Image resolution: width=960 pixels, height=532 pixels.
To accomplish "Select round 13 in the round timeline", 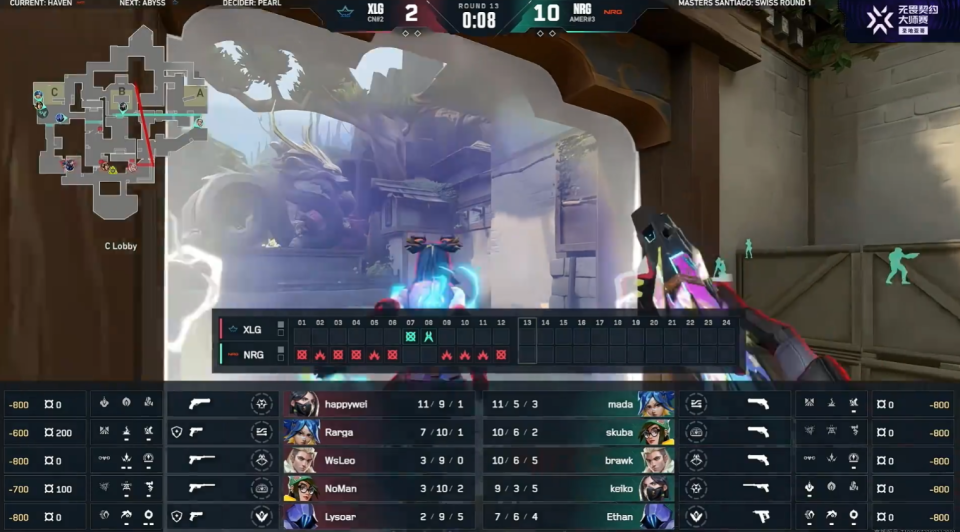I will [527, 340].
